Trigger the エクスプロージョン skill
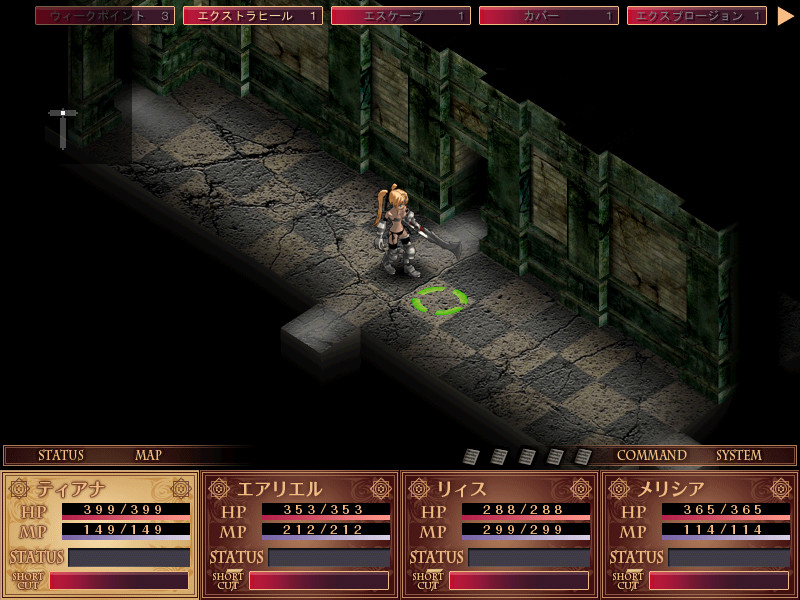800x600 pixels. click(697, 16)
